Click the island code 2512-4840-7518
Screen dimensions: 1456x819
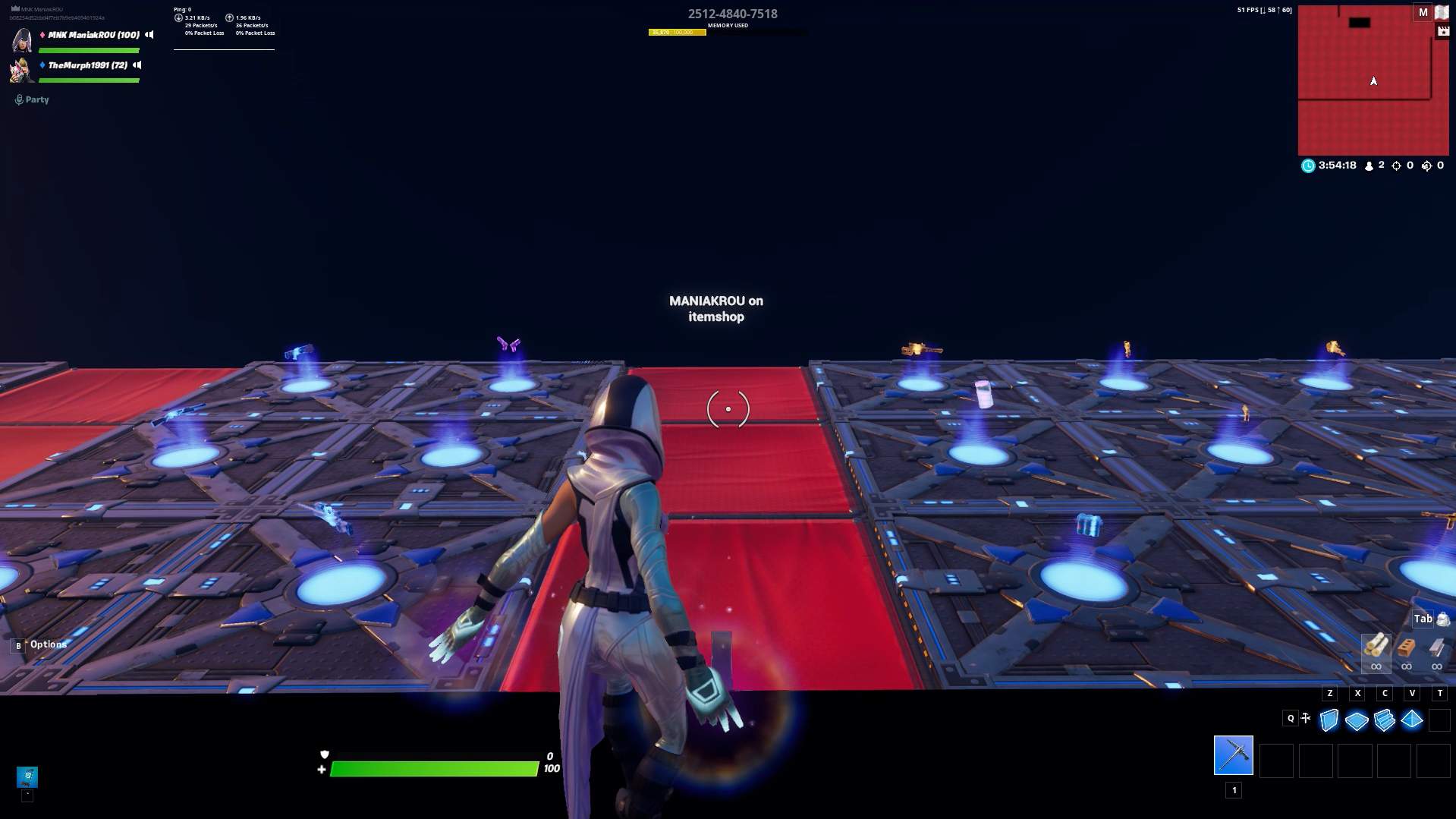pyautogui.click(x=731, y=14)
